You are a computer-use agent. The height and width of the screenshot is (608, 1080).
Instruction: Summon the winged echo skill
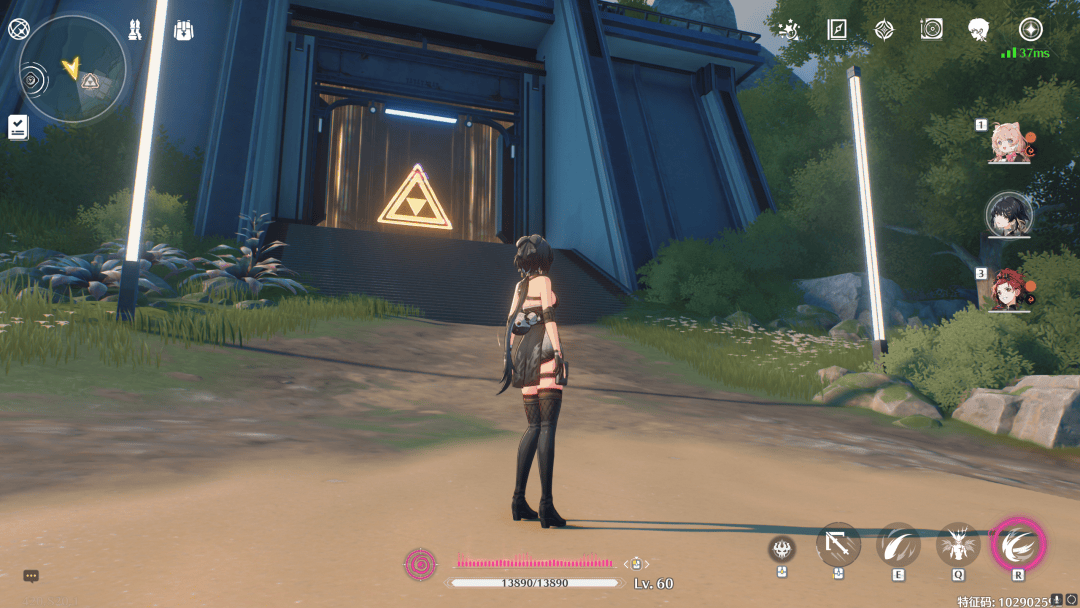(958, 546)
